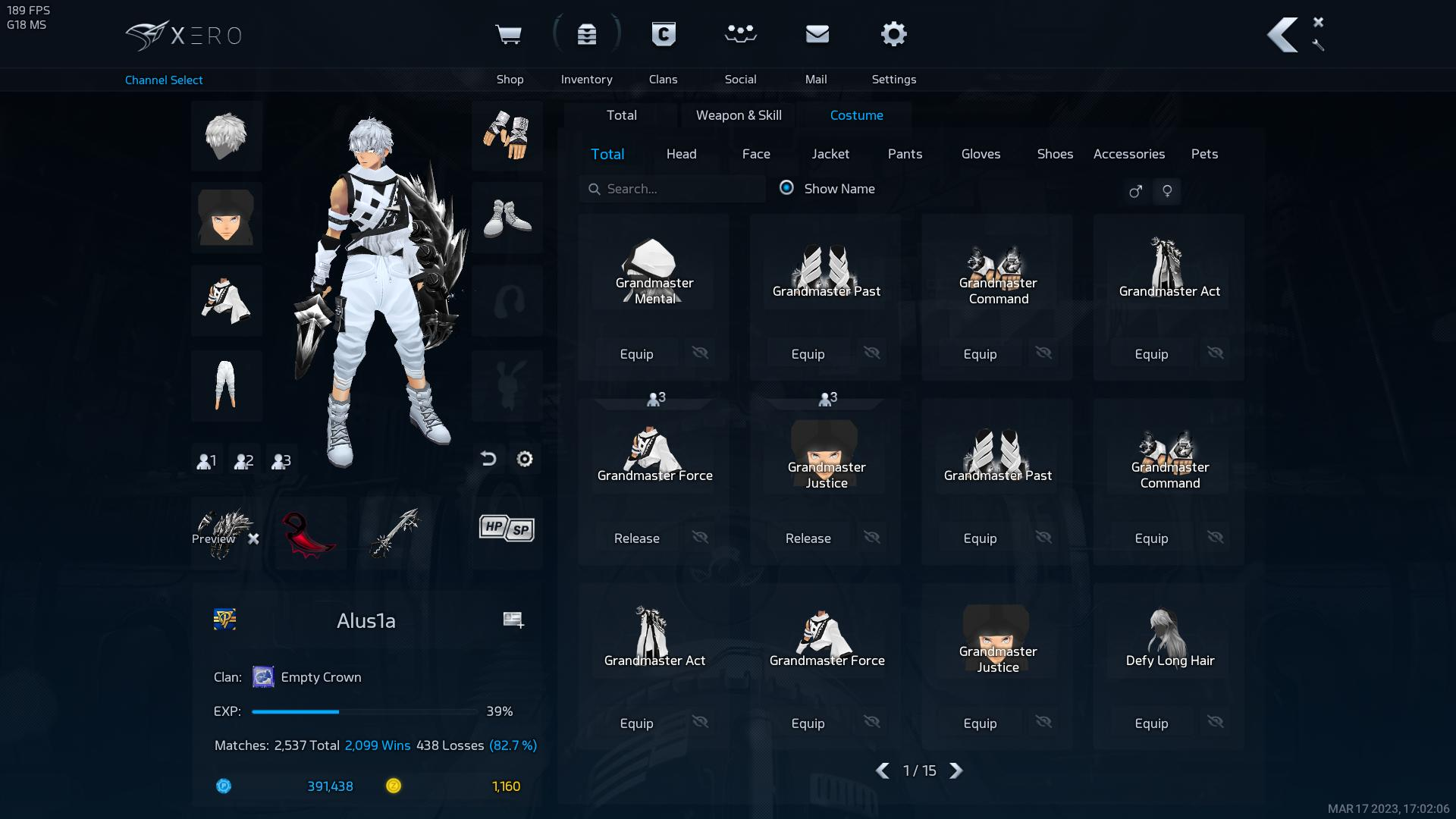View the Pets category
The image size is (1456, 819).
1204,154
